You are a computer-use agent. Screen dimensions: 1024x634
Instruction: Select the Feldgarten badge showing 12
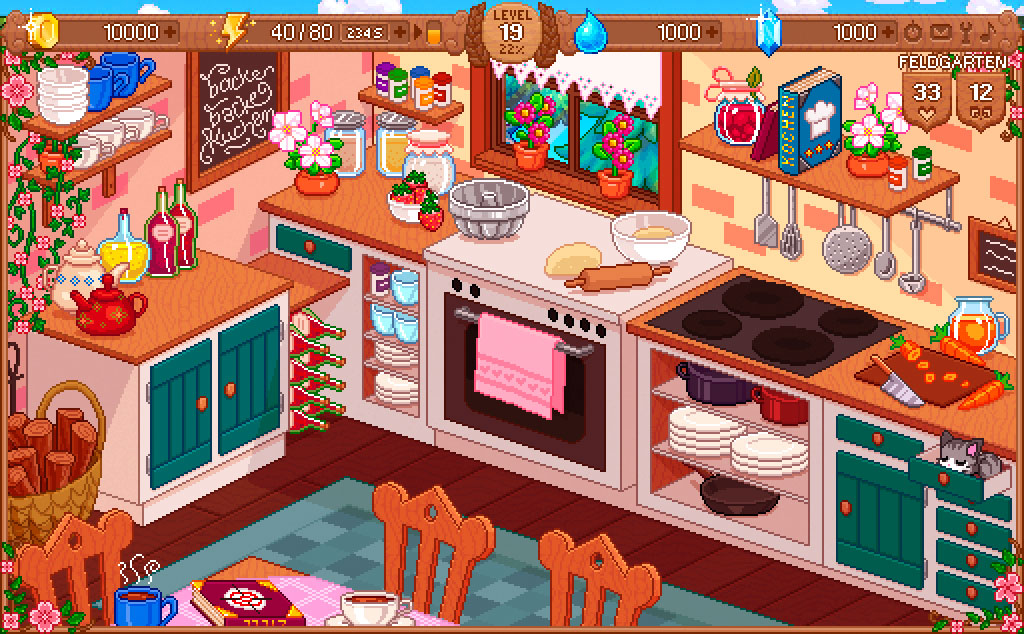tap(981, 99)
